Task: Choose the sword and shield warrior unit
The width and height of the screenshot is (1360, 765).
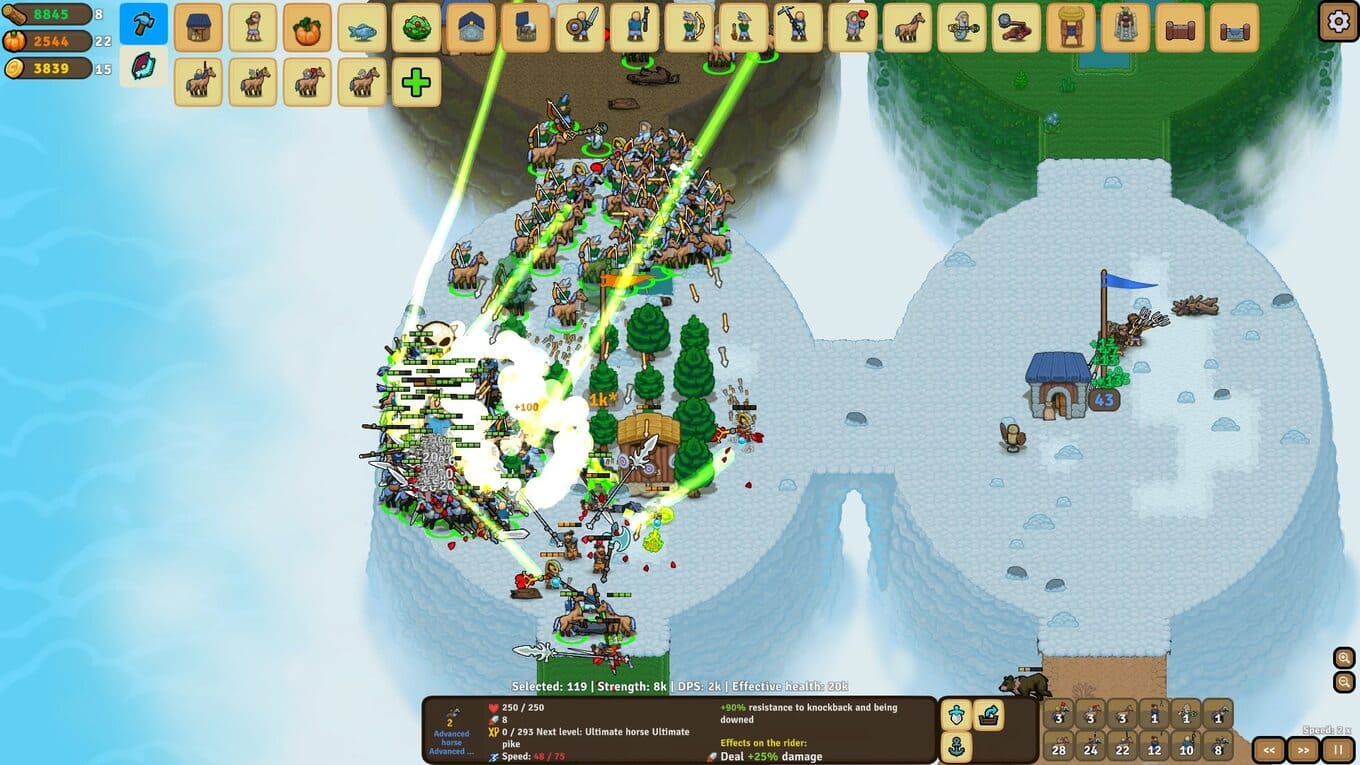Action: point(579,28)
